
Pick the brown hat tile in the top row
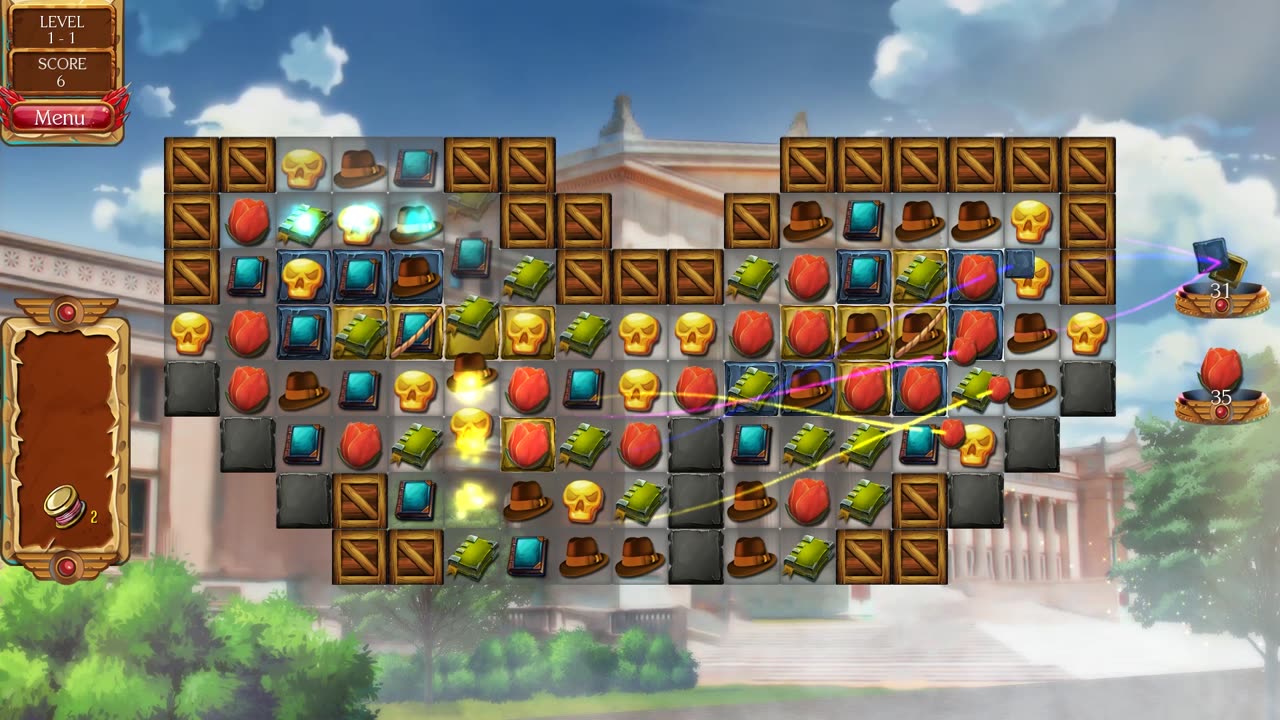[359, 168]
